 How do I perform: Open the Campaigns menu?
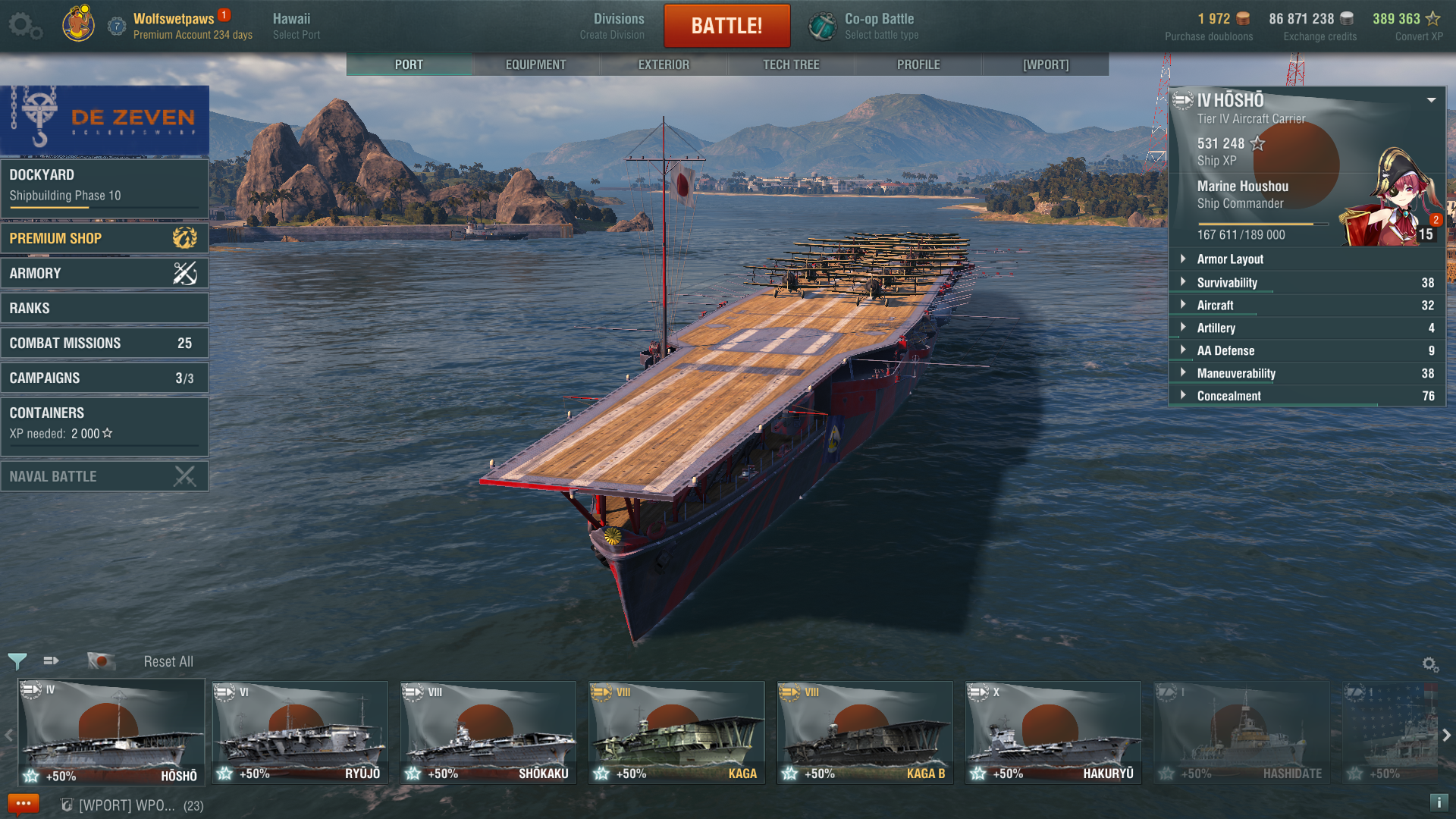pyautogui.click(x=105, y=378)
